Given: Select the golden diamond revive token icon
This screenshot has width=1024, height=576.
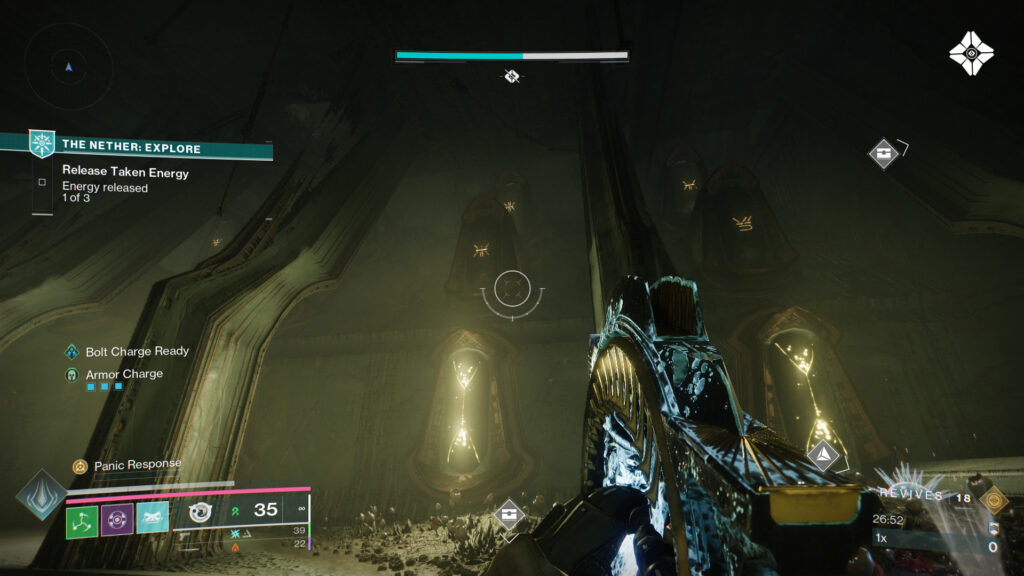Looking at the screenshot, I should pyautogui.click(x=993, y=499).
